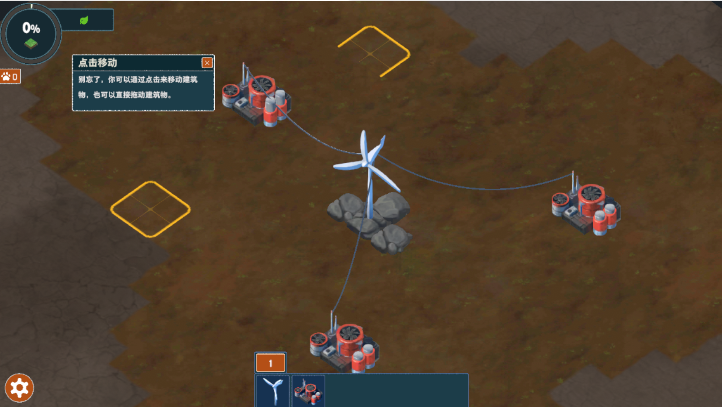Open the gear settings menu
This screenshot has height=407, width=722.
click(x=19, y=387)
